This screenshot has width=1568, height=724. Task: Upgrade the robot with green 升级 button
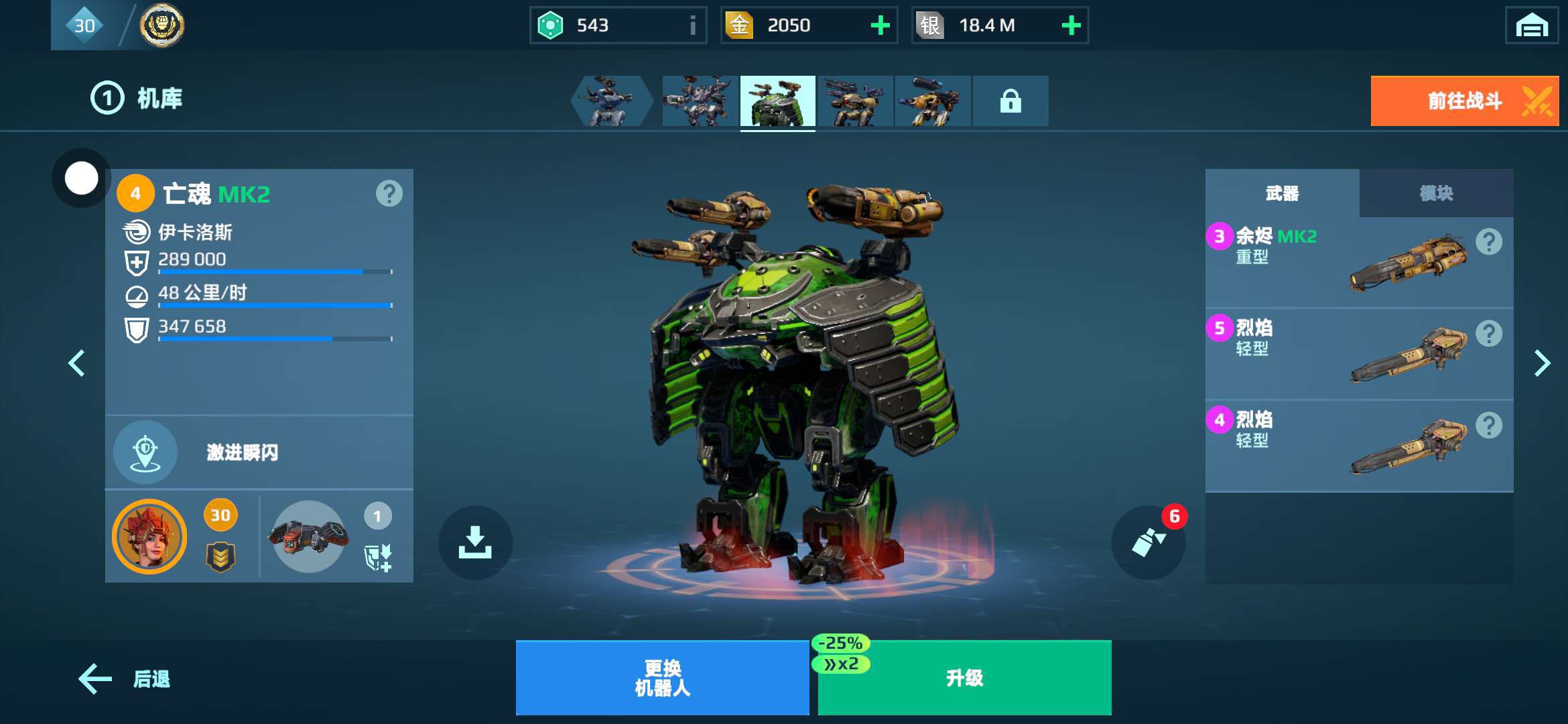(x=964, y=678)
